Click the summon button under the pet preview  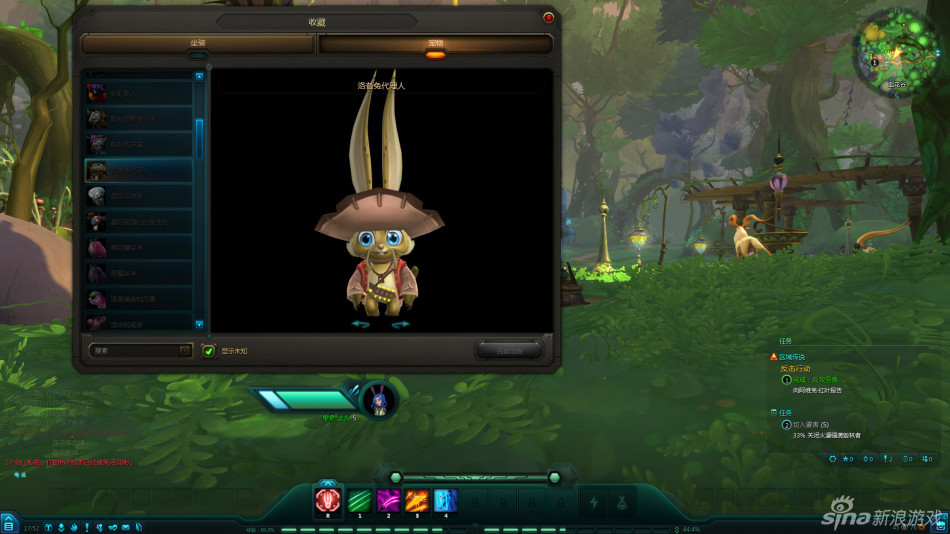coord(509,350)
